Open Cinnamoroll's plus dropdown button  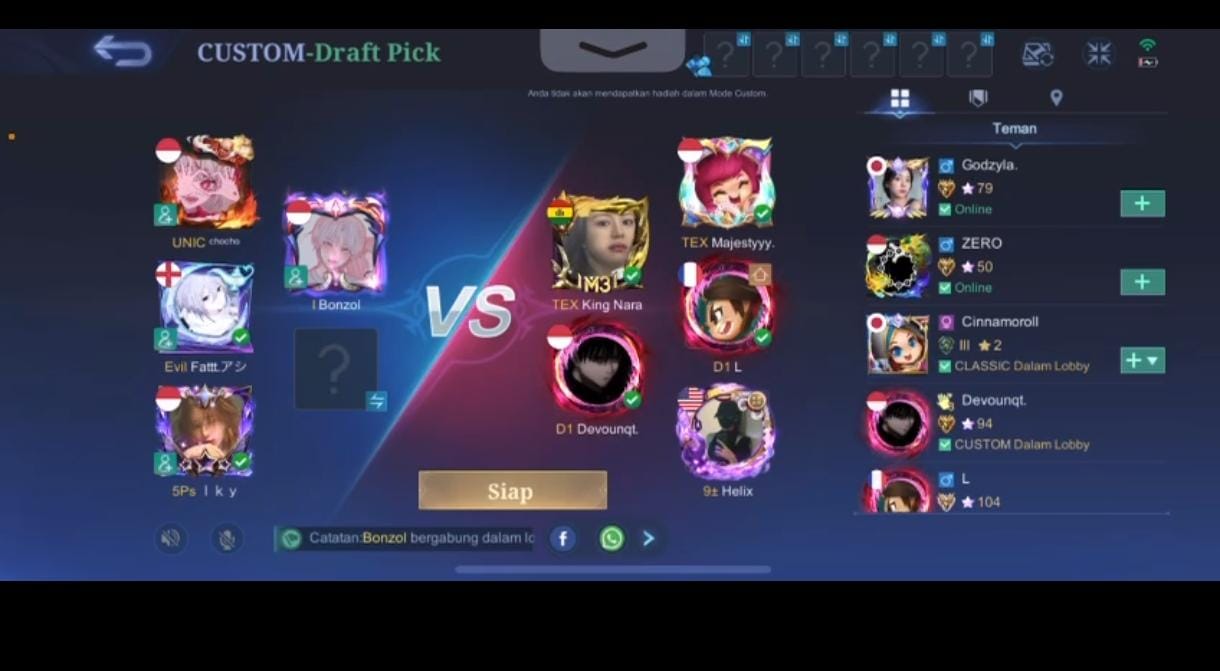tap(1143, 360)
